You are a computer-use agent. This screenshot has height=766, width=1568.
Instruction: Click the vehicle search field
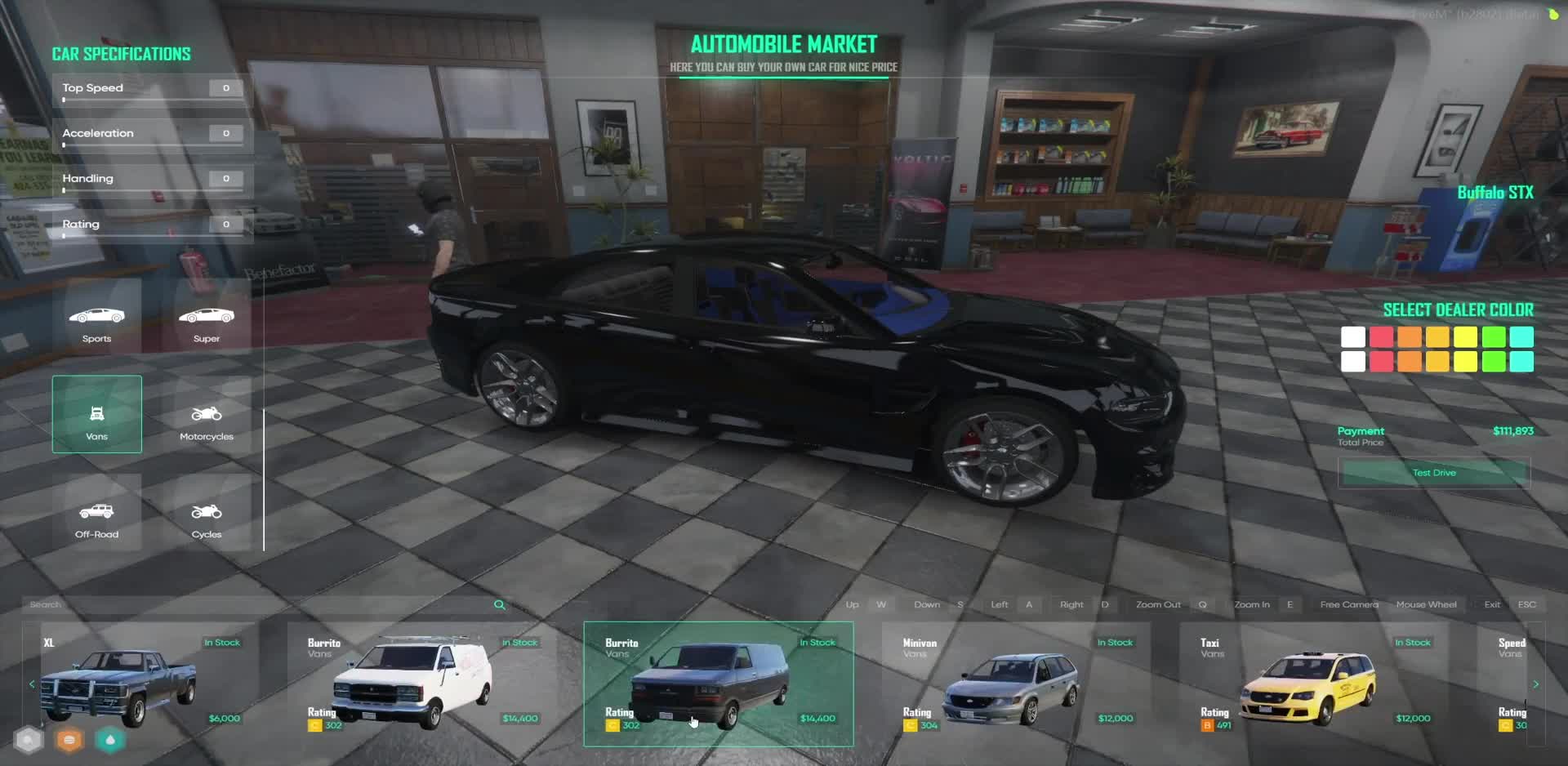point(253,605)
